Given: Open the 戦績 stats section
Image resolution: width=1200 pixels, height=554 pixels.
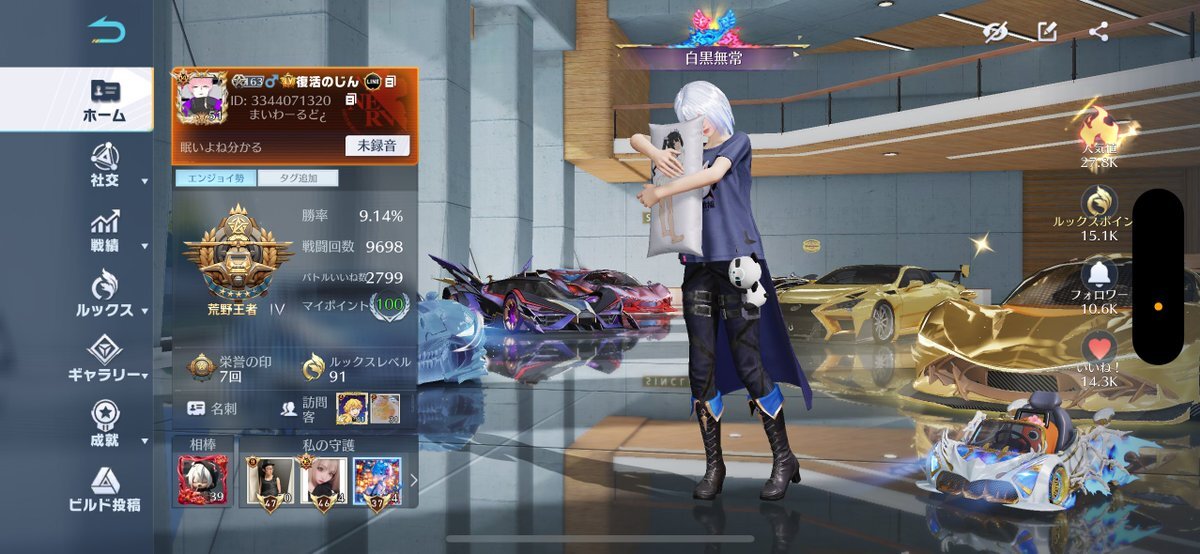Looking at the screenshot, I should pyautogui.click(x=104, y=230).
